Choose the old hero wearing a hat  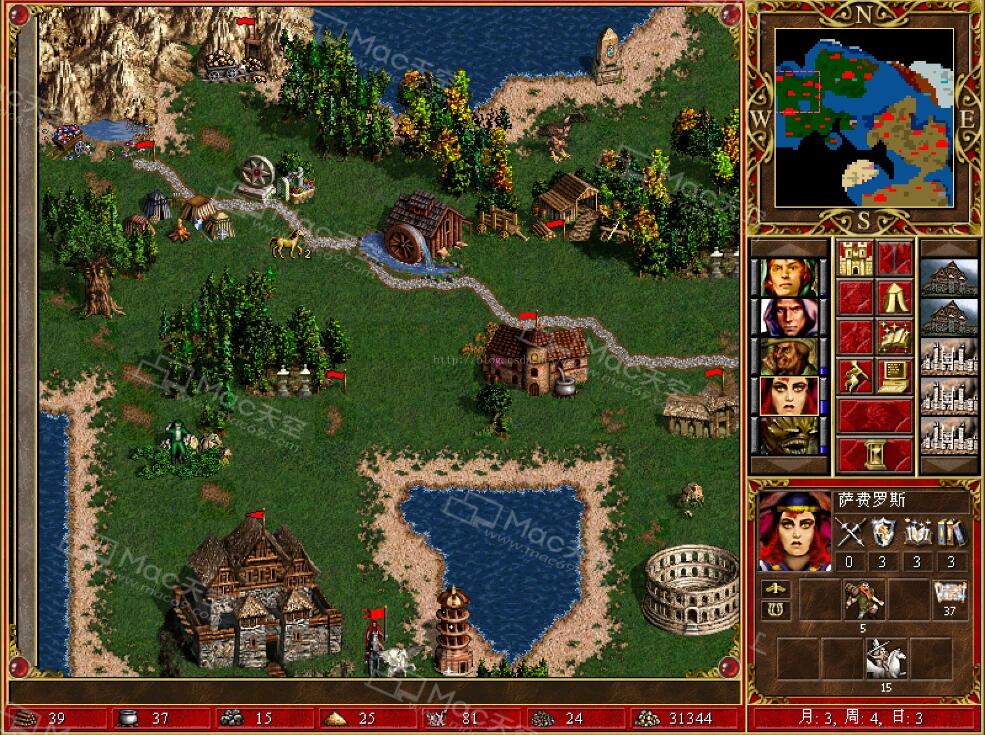[x=789, y=356]
